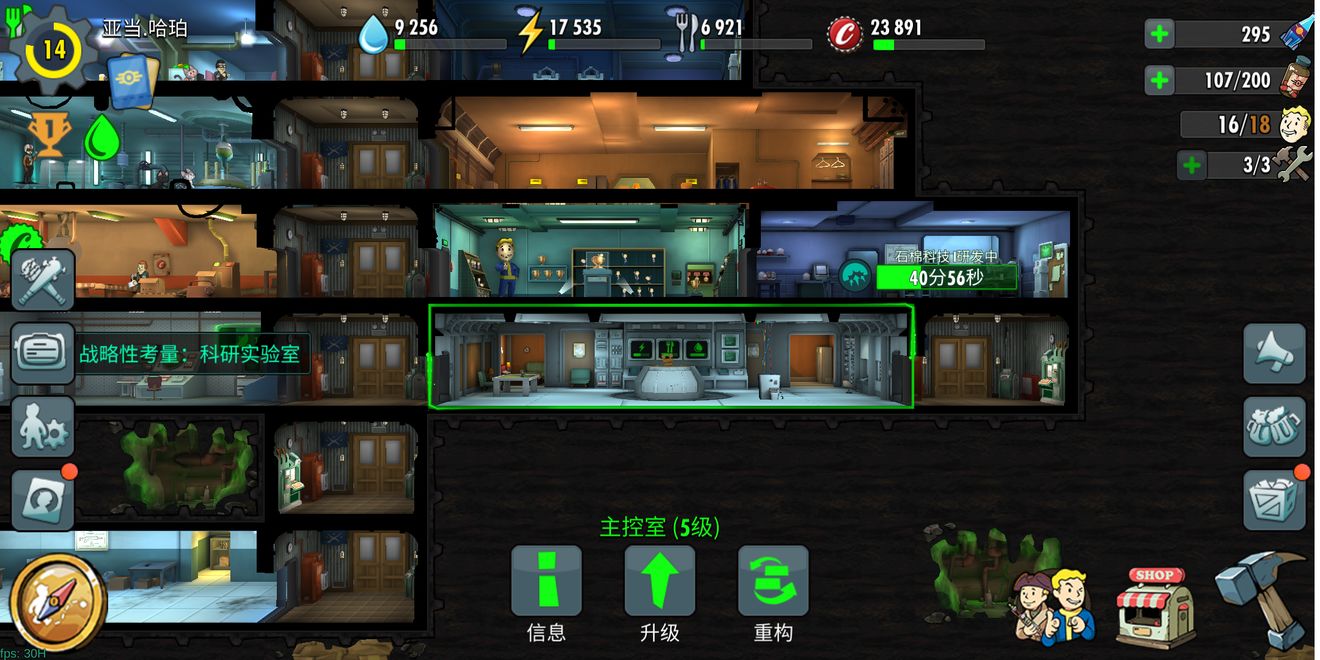Add repair tools next to 3/3
Viewport: 1320px width, 660px height.
click(x=1191, y=164)
